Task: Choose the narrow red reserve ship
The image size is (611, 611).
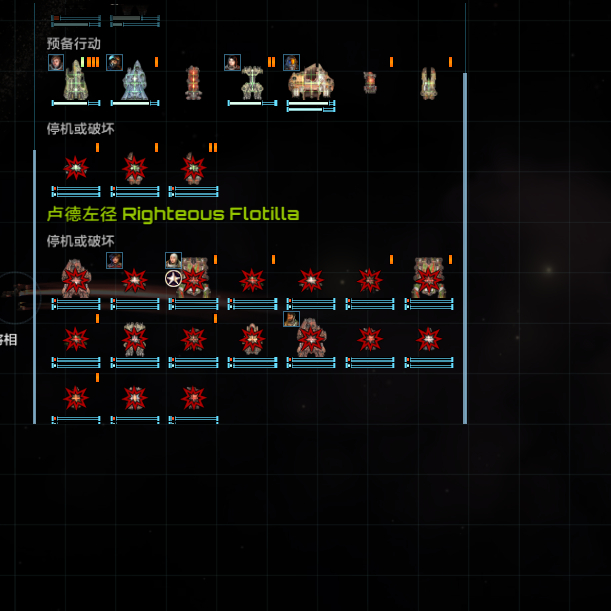Action: (193, 82)
